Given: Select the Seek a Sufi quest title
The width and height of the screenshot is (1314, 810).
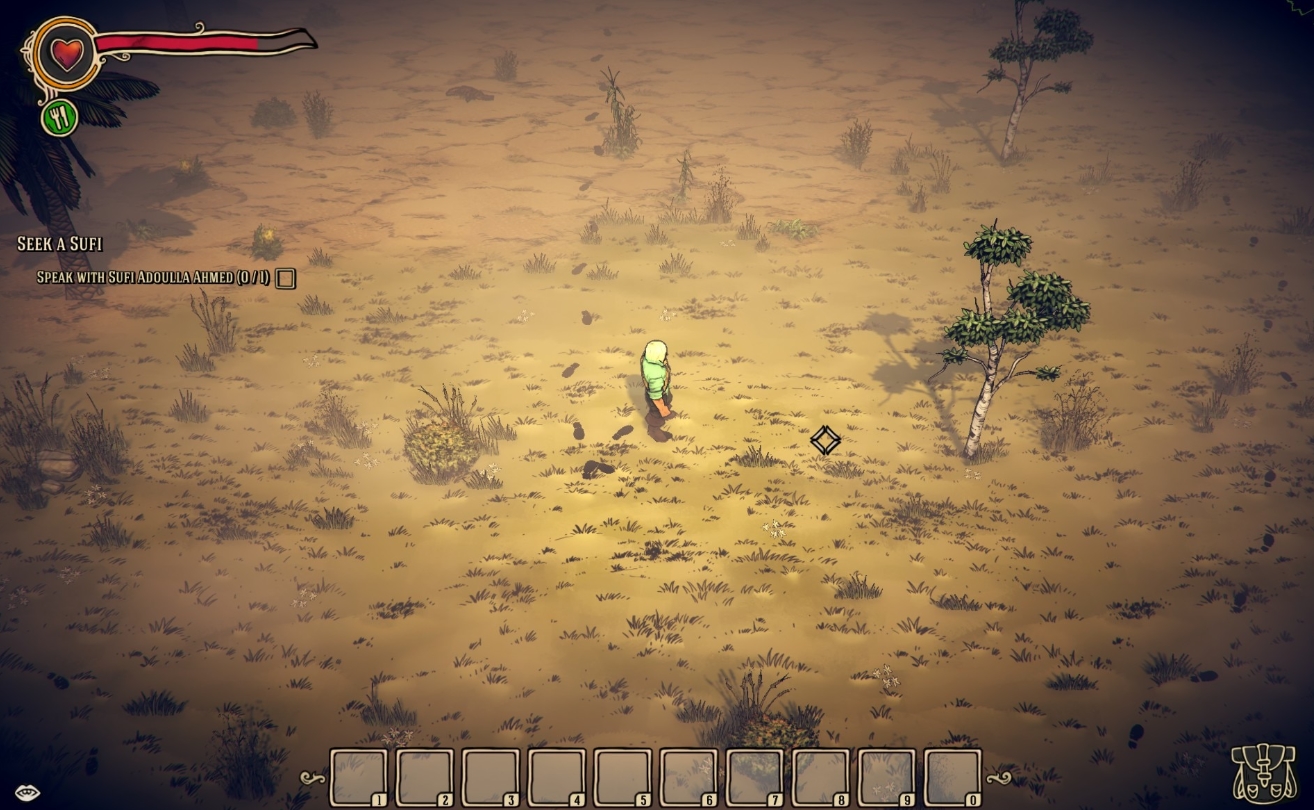Looking at the screenshot, I should tap(60, 244).
